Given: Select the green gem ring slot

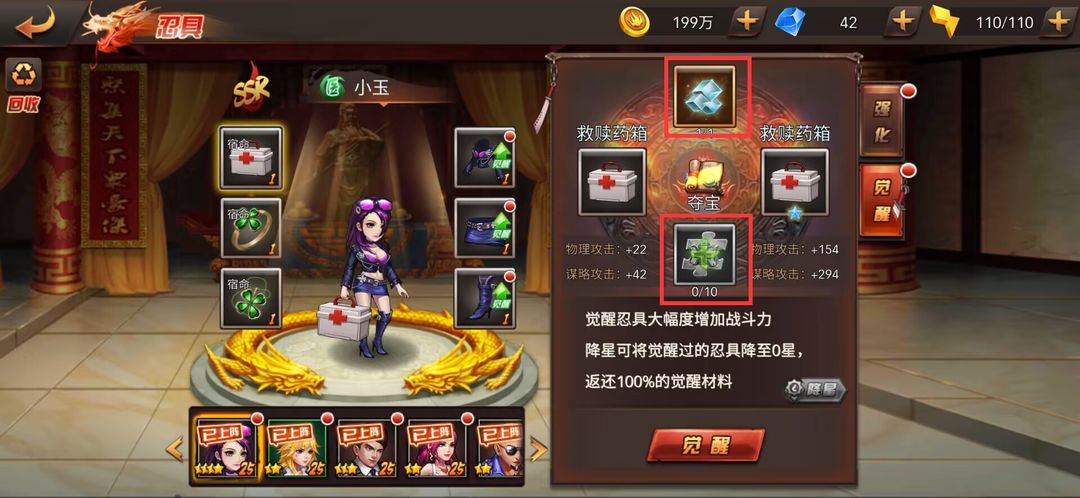Looking at the screenshot, I should pos(251,228).
